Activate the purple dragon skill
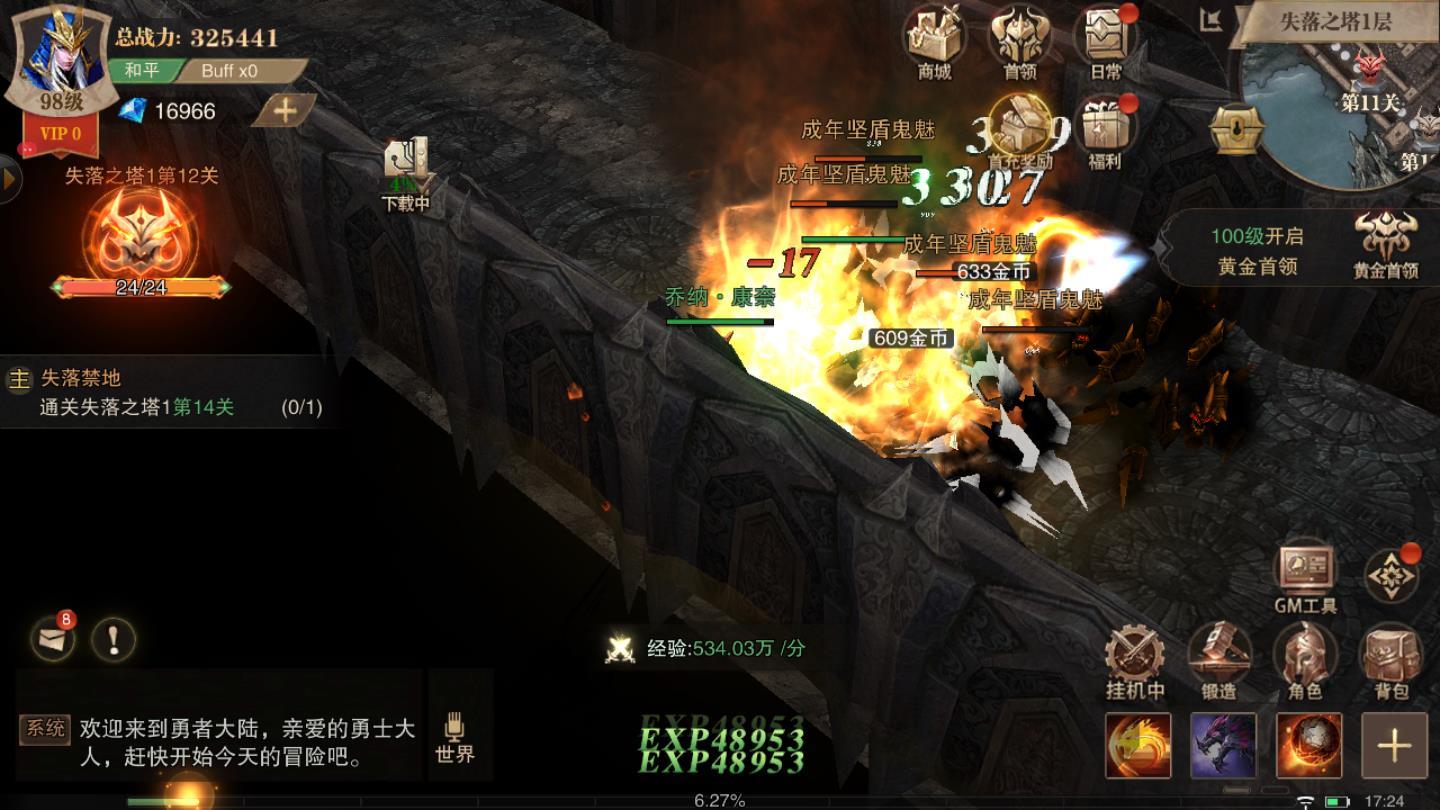1440x810 pixels. pos(1222,745)
